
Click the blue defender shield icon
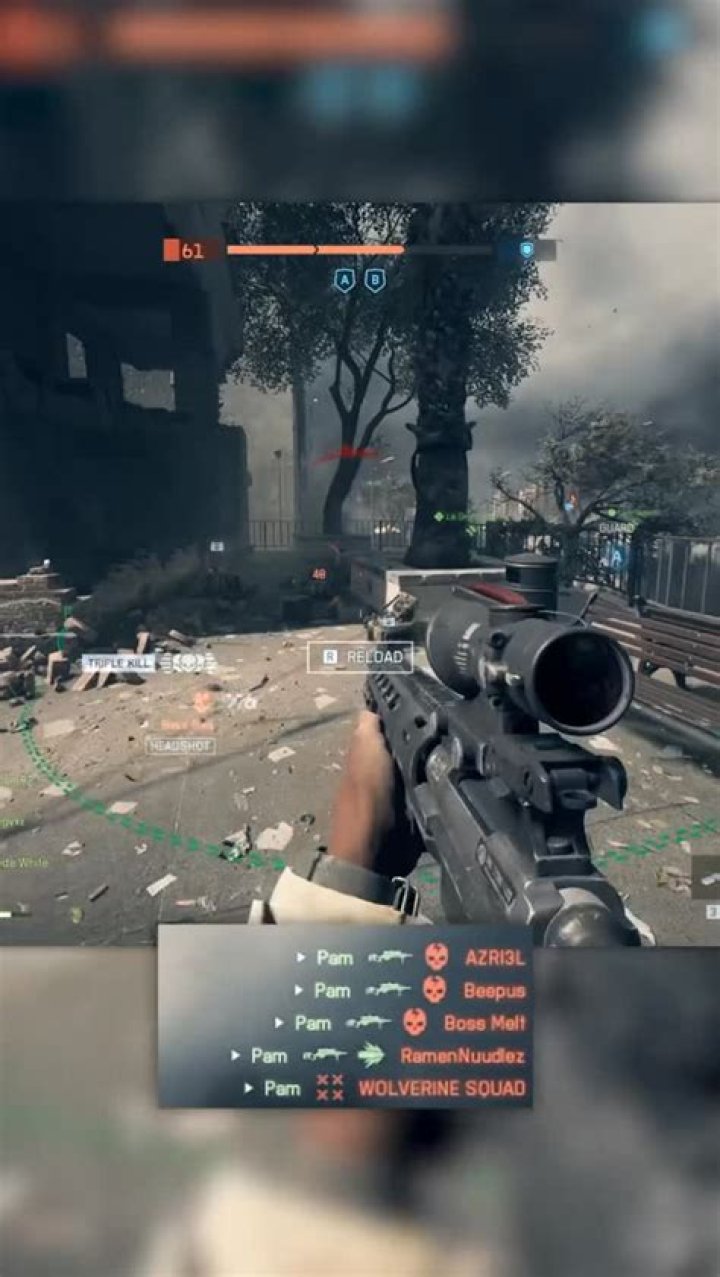pyautogui.click(x=526, y=250)
